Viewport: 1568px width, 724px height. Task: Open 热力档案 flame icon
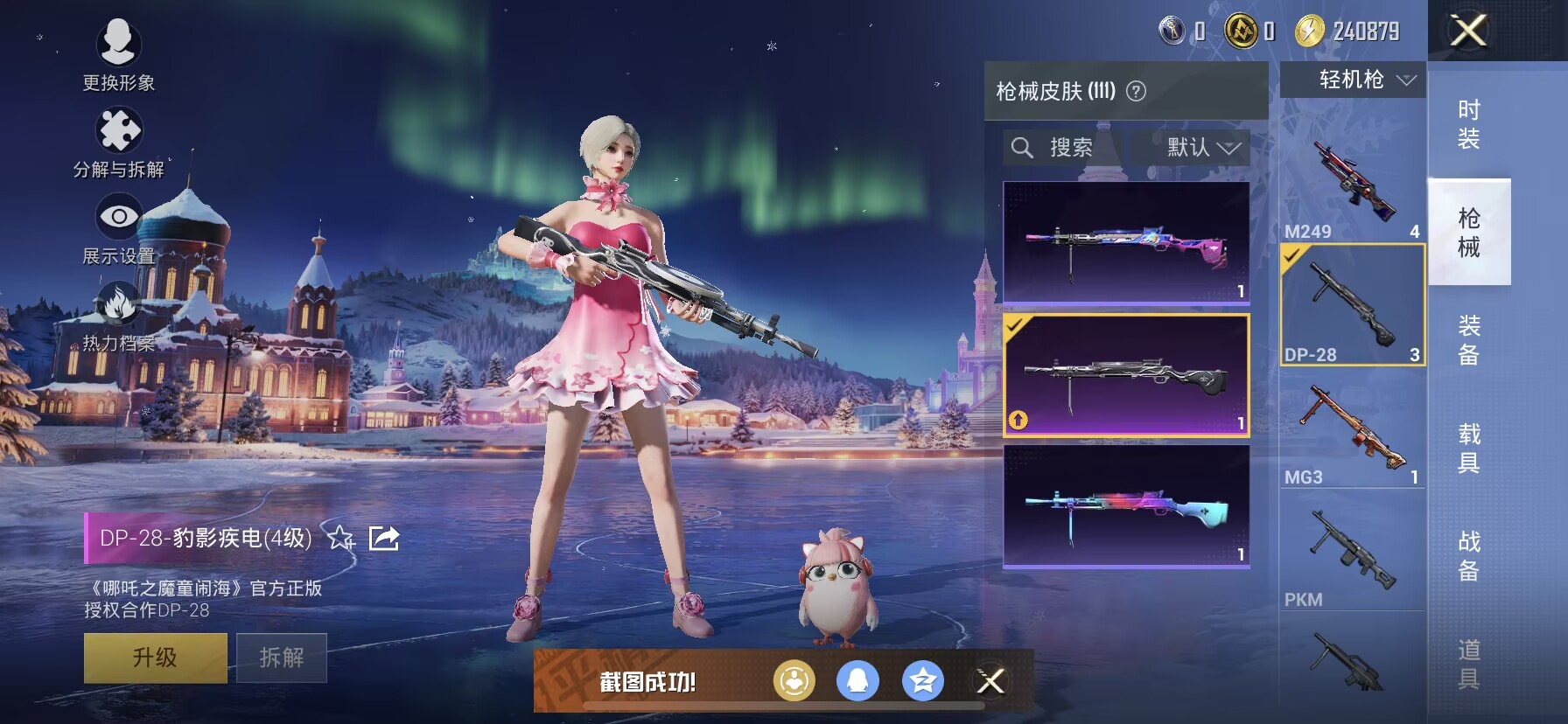119,315
